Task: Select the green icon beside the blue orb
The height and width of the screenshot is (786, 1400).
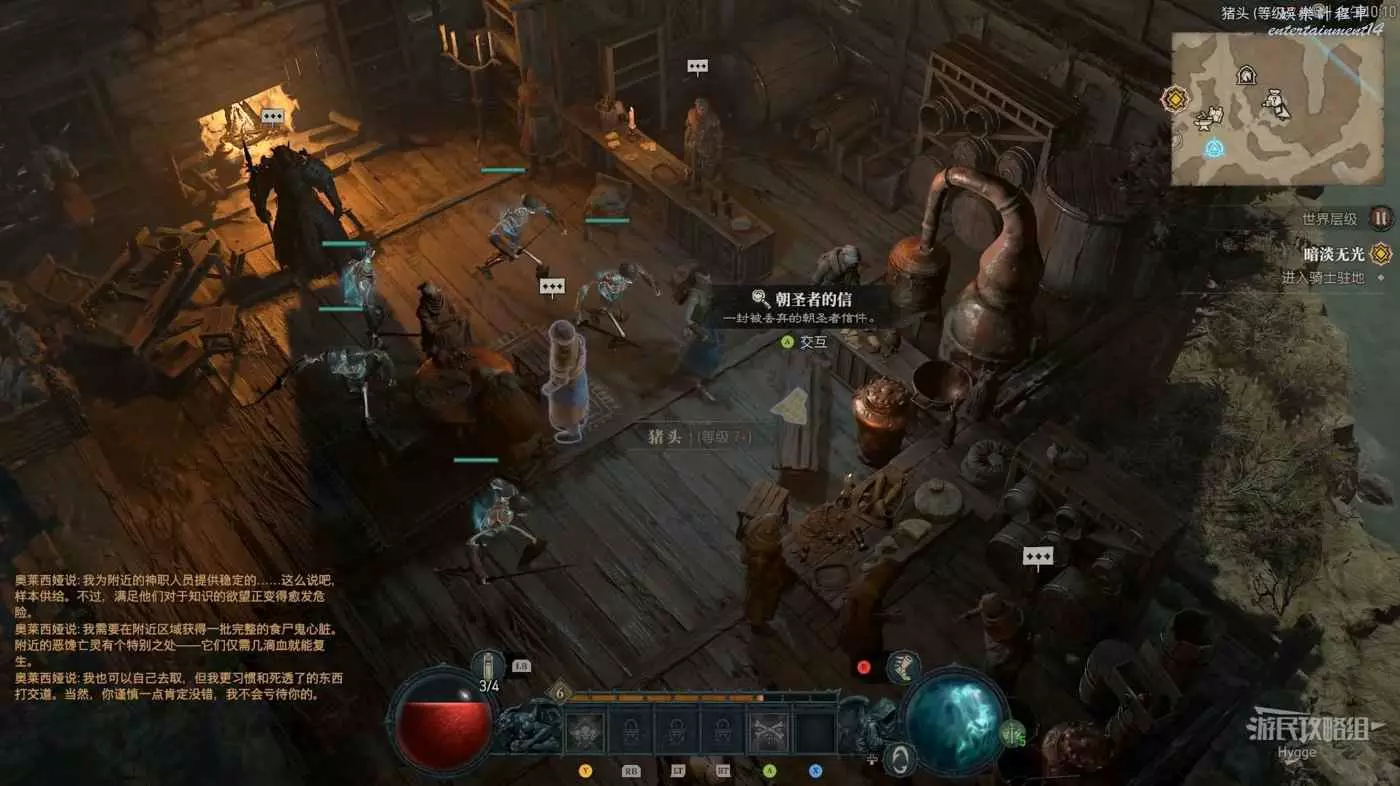Action: coord(1013,734)
